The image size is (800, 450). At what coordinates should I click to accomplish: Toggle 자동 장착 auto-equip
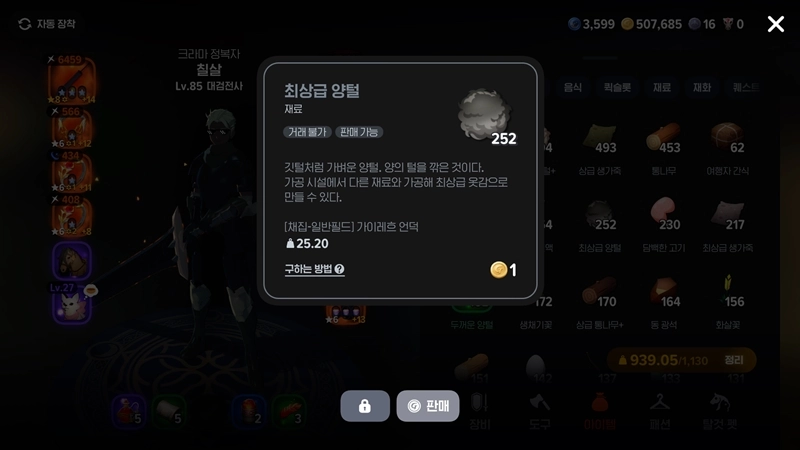[47, 24]
